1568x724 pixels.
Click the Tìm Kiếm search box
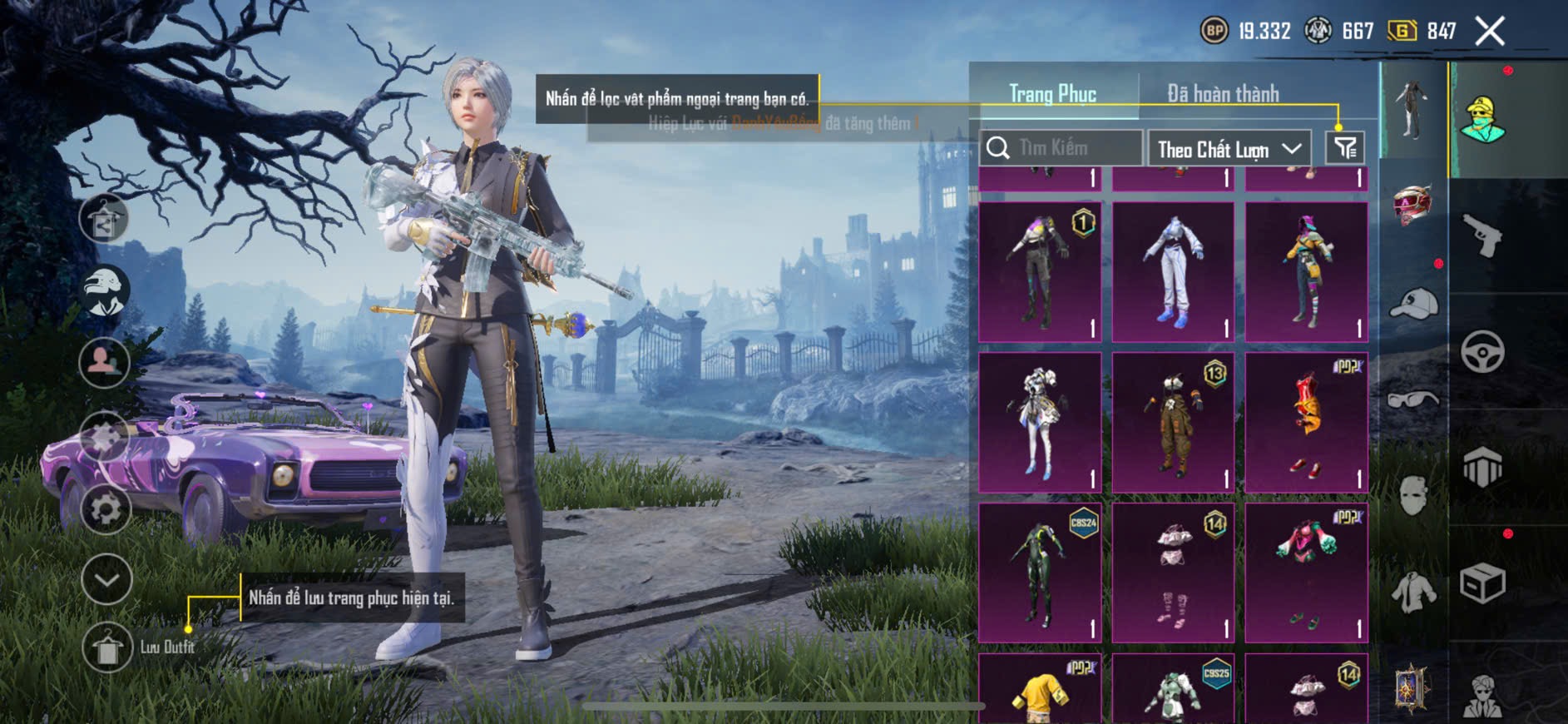click(1061, 148)
